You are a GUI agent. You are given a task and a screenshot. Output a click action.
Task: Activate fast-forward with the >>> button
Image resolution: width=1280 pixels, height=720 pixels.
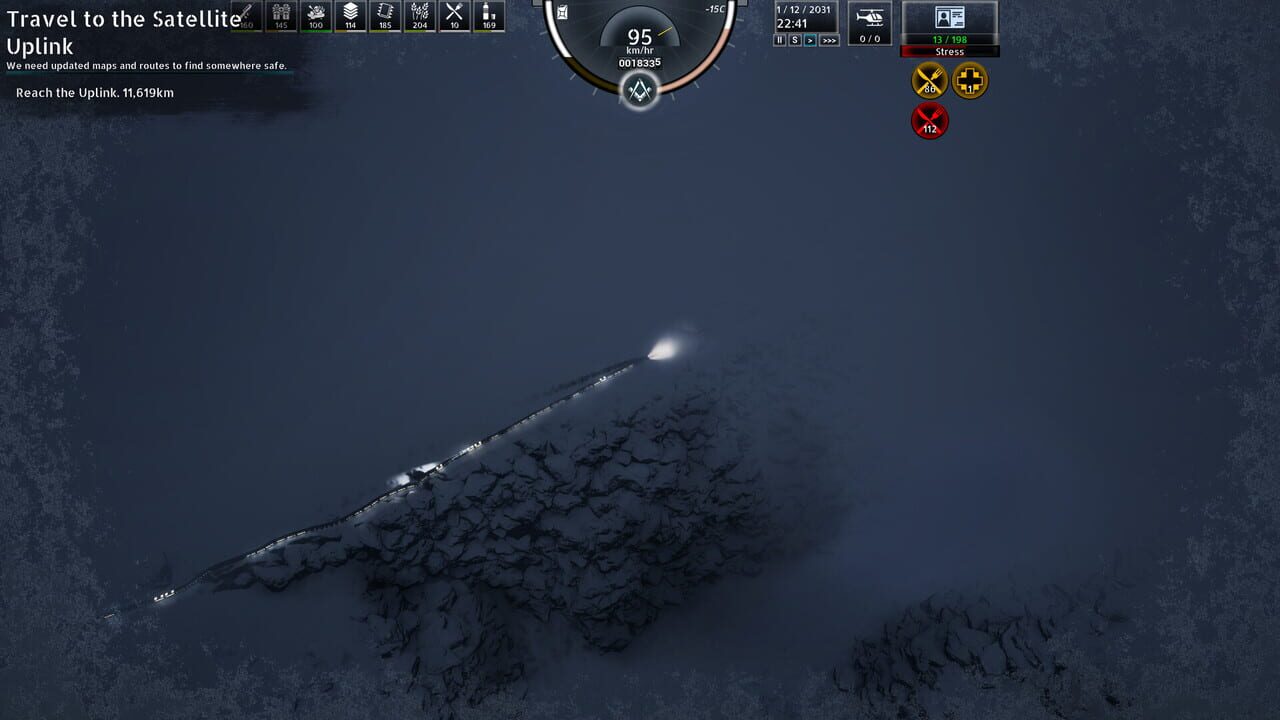click(829, 41)
